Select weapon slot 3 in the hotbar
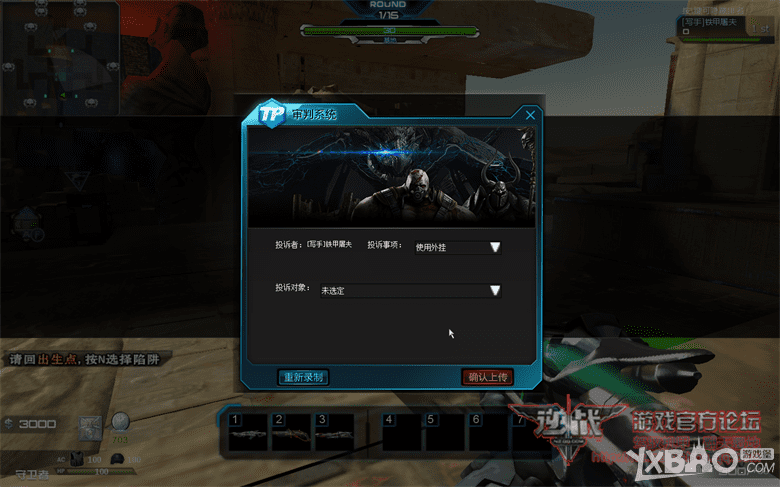780x487 pixels. [332, 433]
